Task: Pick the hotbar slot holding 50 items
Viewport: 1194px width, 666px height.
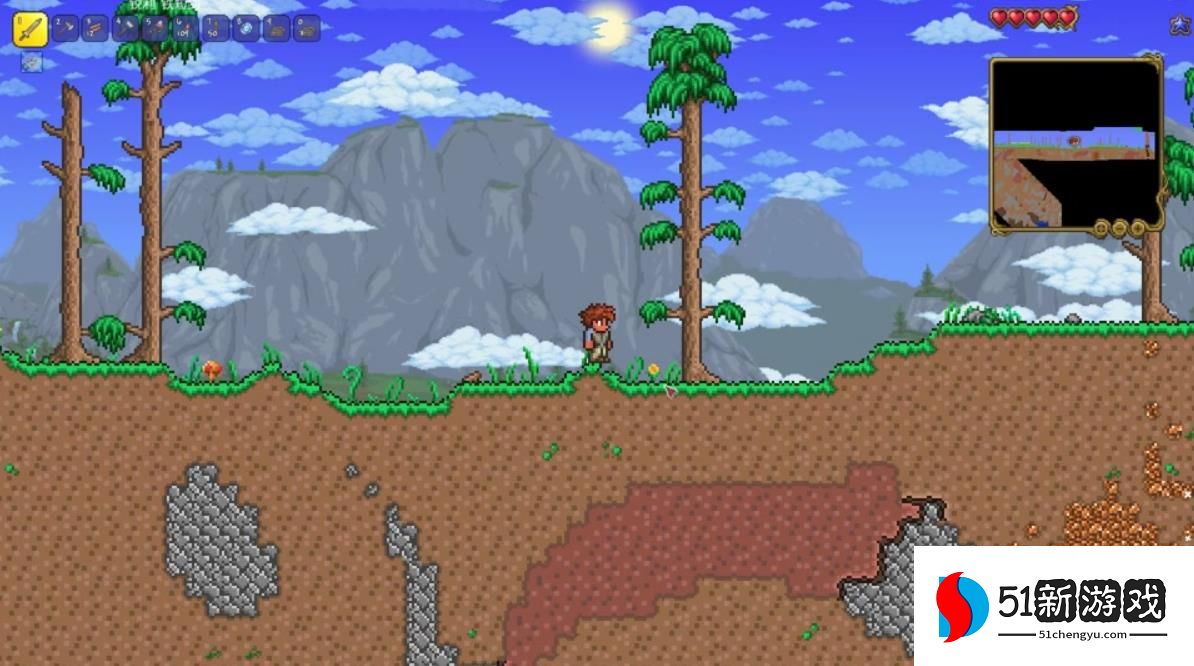Action: click(x=216, y=28)
